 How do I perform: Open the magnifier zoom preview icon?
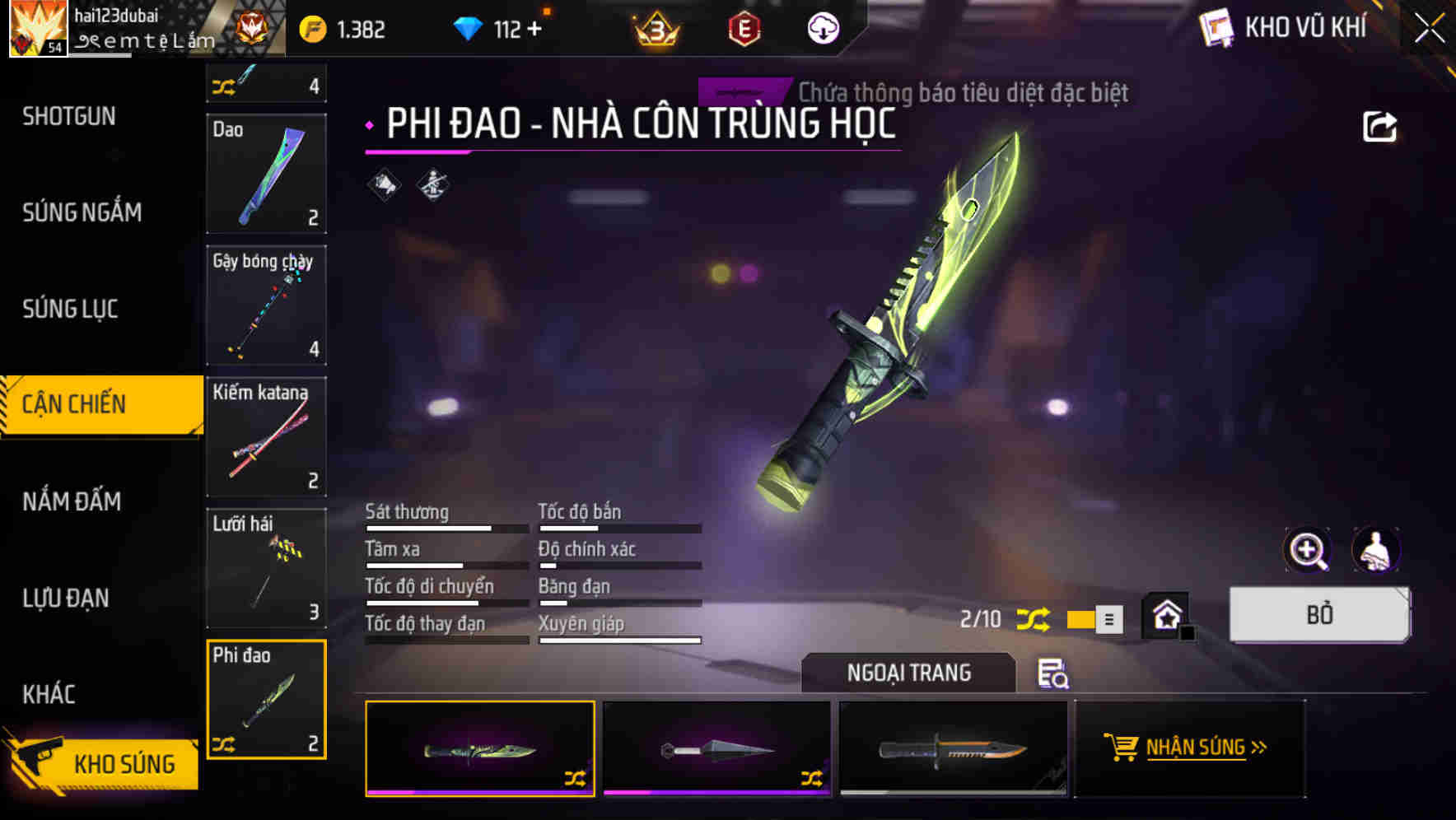1307,549
